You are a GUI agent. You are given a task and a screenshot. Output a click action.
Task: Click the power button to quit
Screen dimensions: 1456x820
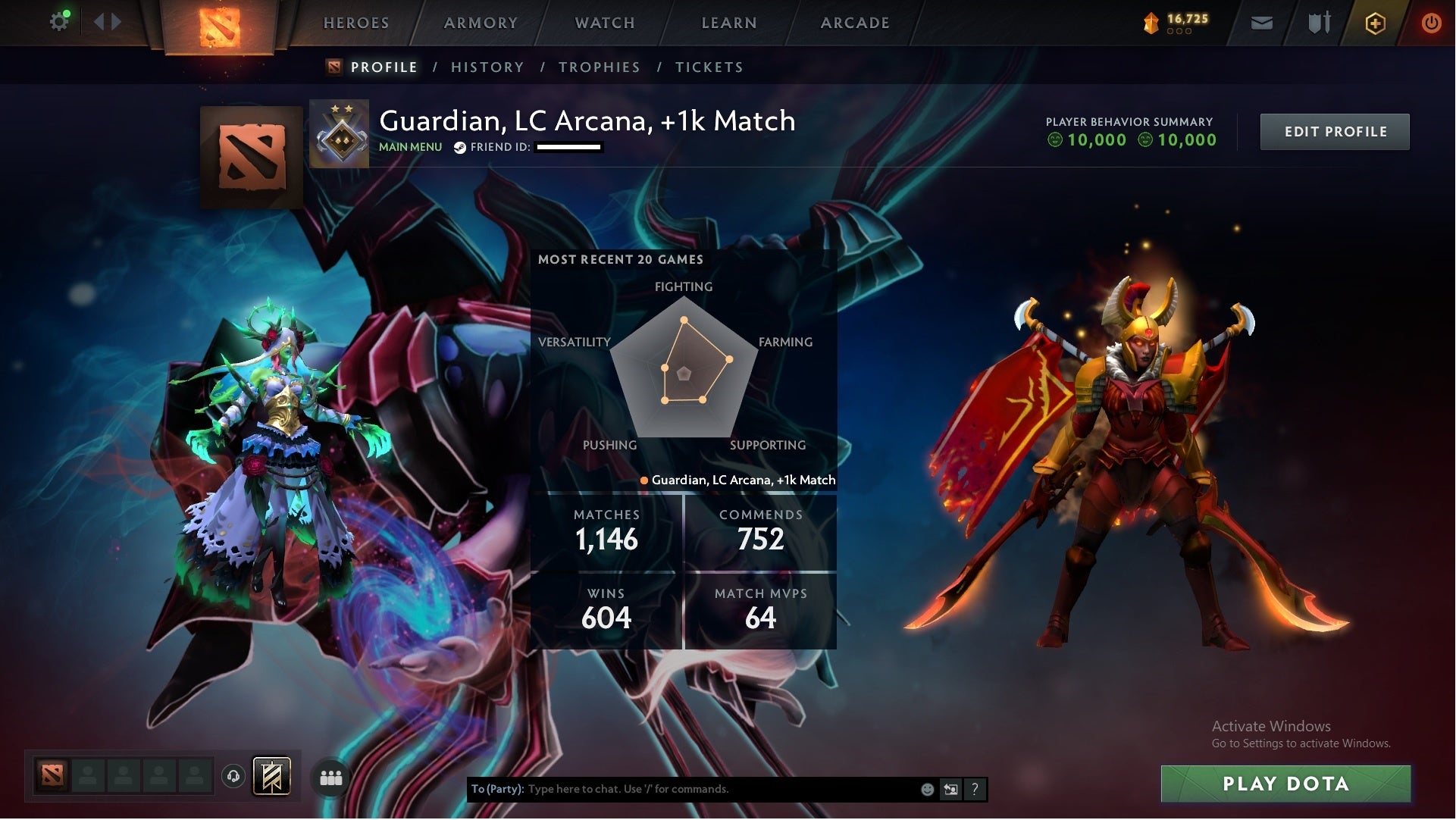(x=1431, y=23)
